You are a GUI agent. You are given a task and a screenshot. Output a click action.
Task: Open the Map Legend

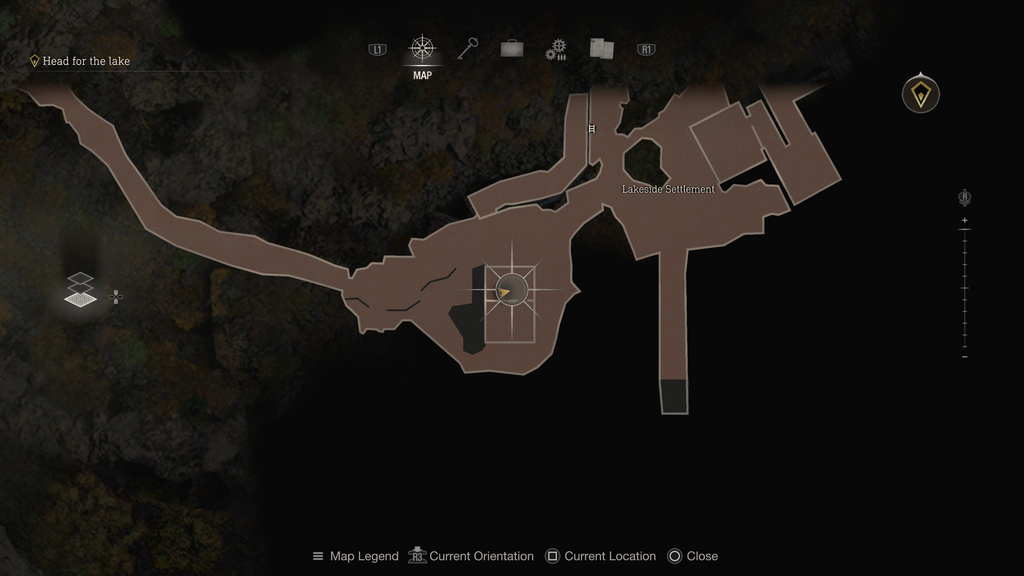click(x=355, y=556)
